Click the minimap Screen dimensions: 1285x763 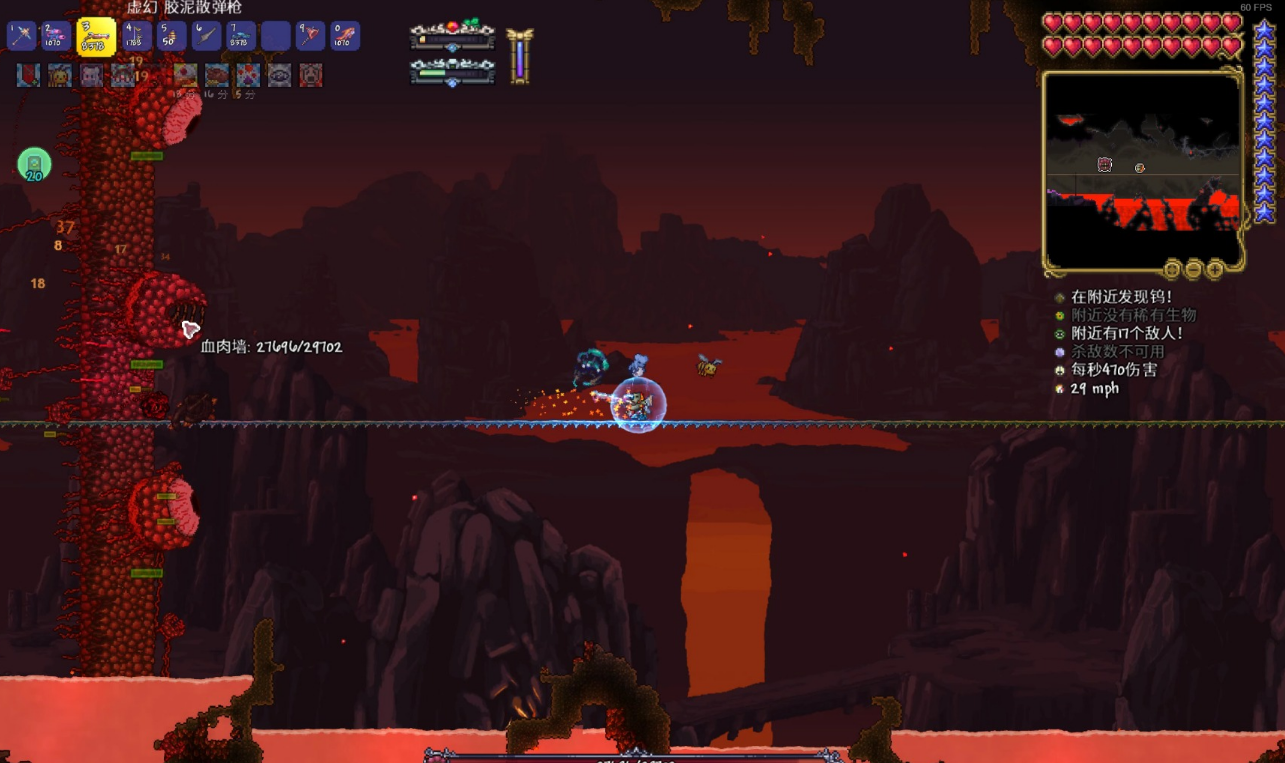pyautogui.click(x=1142, y=170)
